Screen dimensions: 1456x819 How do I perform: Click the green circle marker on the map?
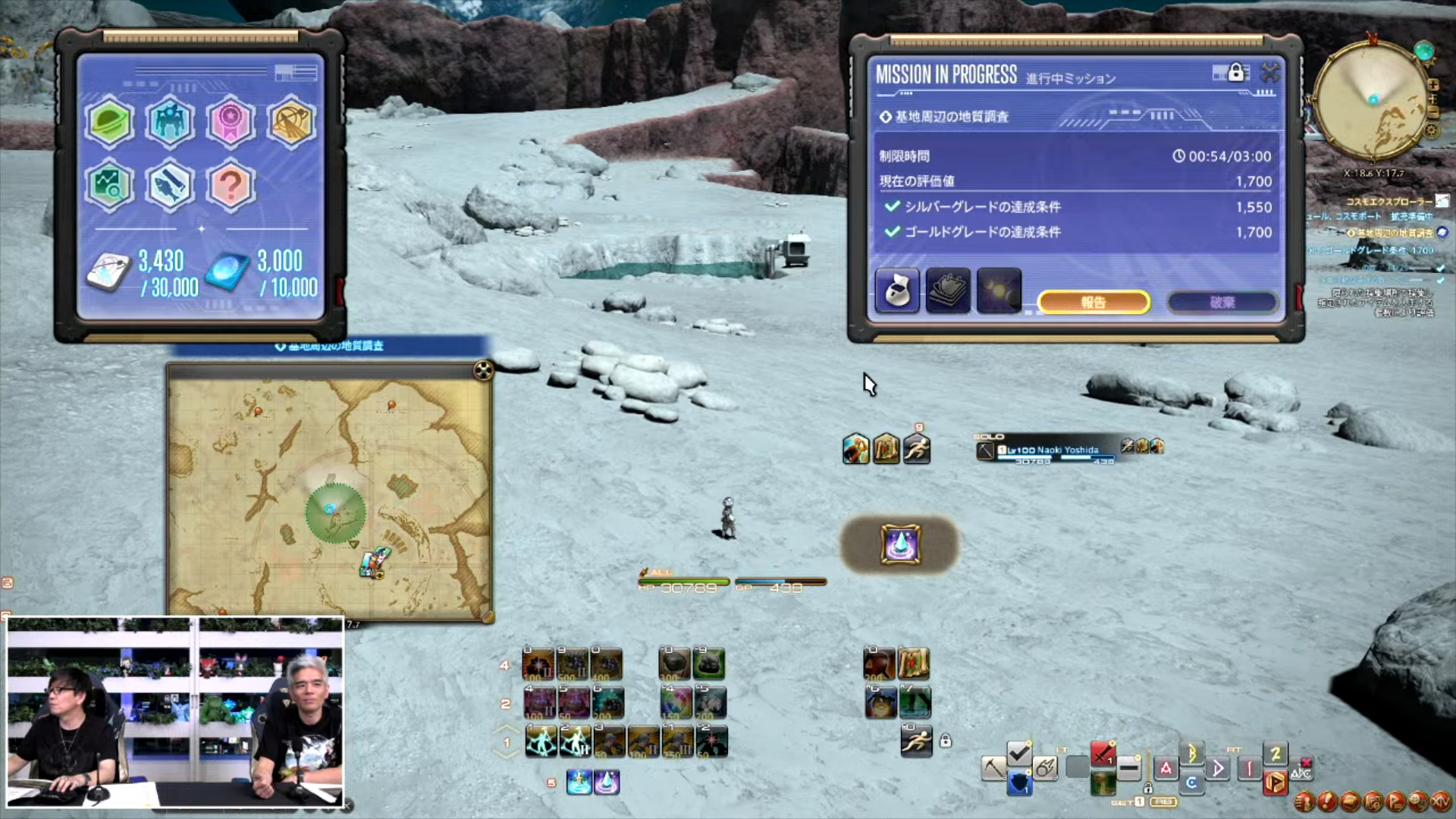coord(335,513)
